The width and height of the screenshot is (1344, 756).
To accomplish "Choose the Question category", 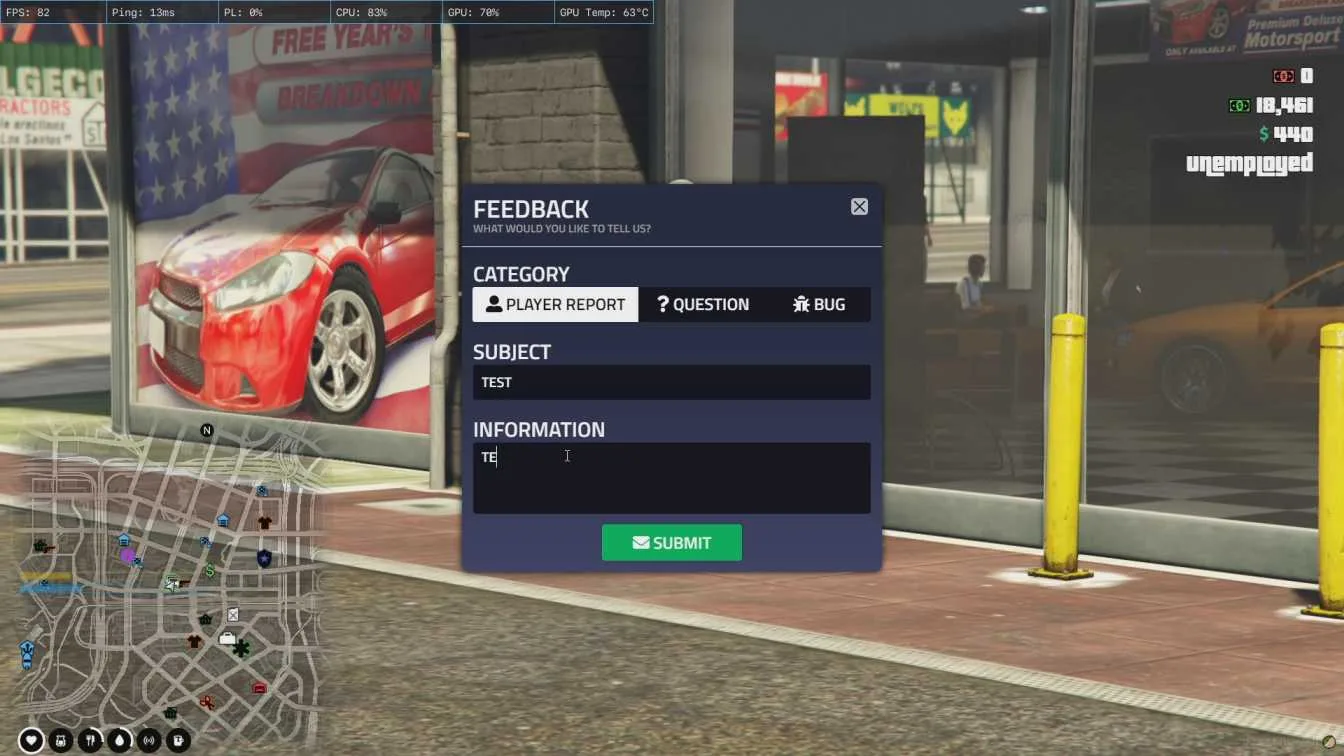I will (x=703, y=305).
